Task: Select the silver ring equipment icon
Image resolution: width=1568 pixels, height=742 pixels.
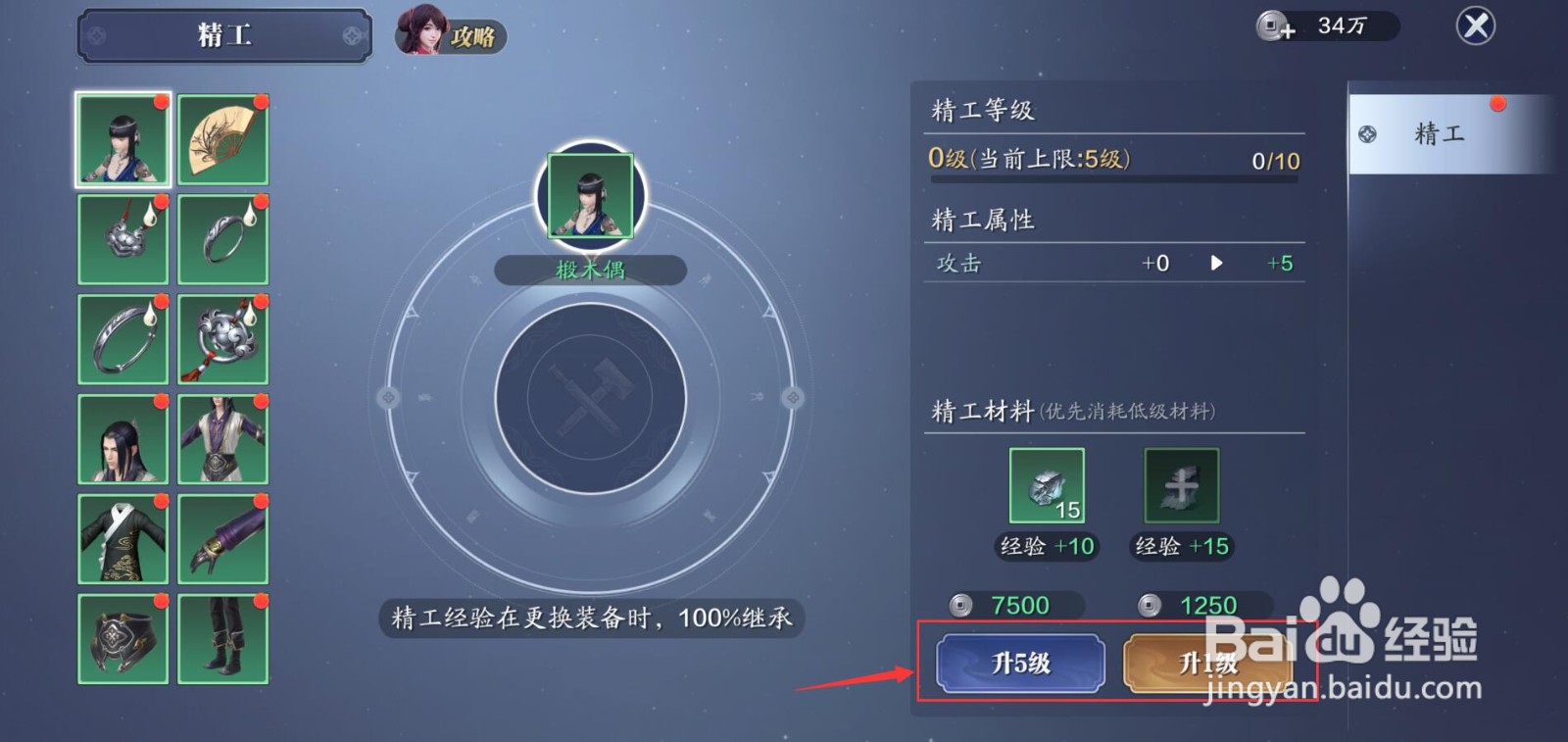Action: [222, 238]
